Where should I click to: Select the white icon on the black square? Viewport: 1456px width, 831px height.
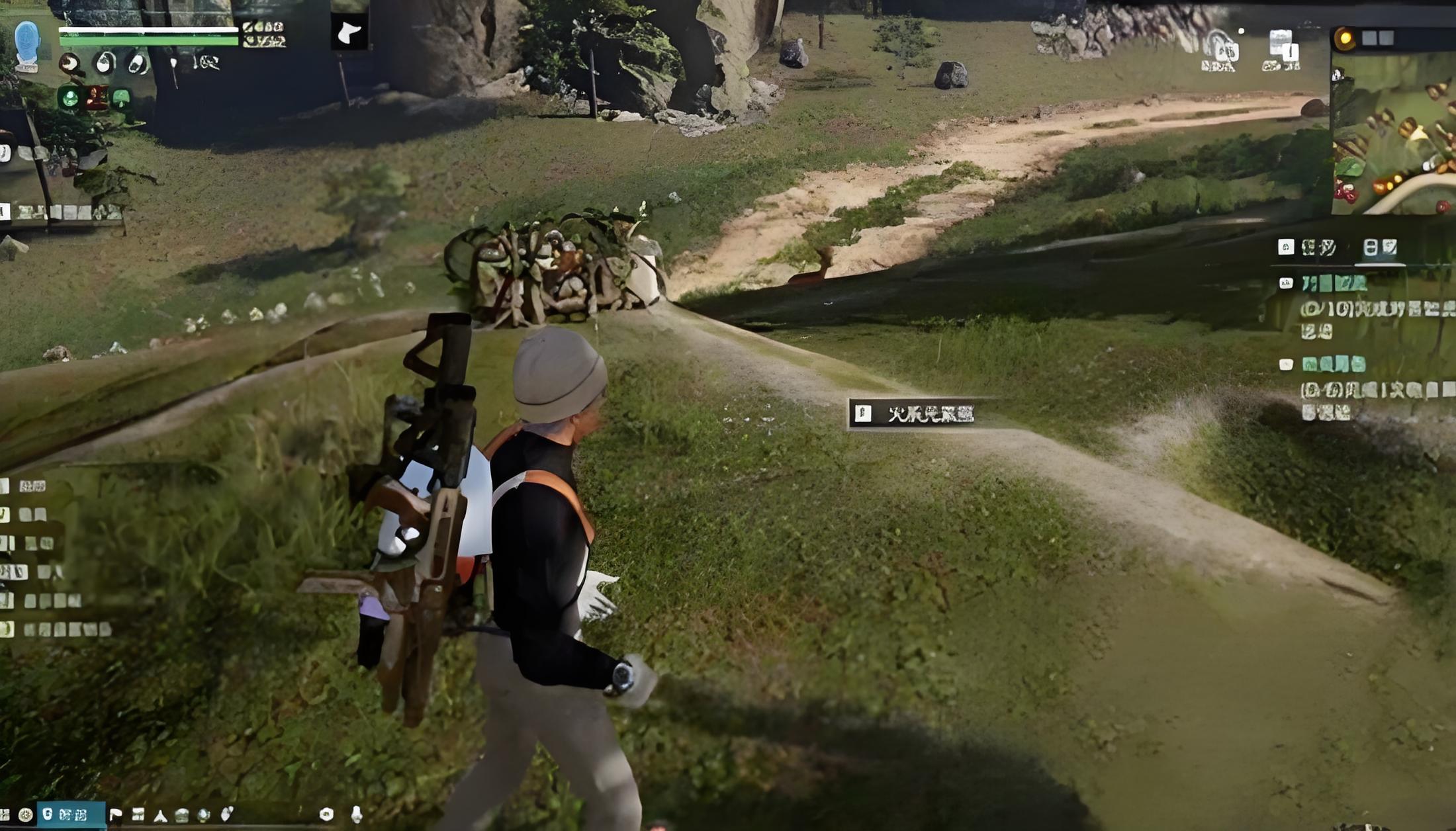349,32
